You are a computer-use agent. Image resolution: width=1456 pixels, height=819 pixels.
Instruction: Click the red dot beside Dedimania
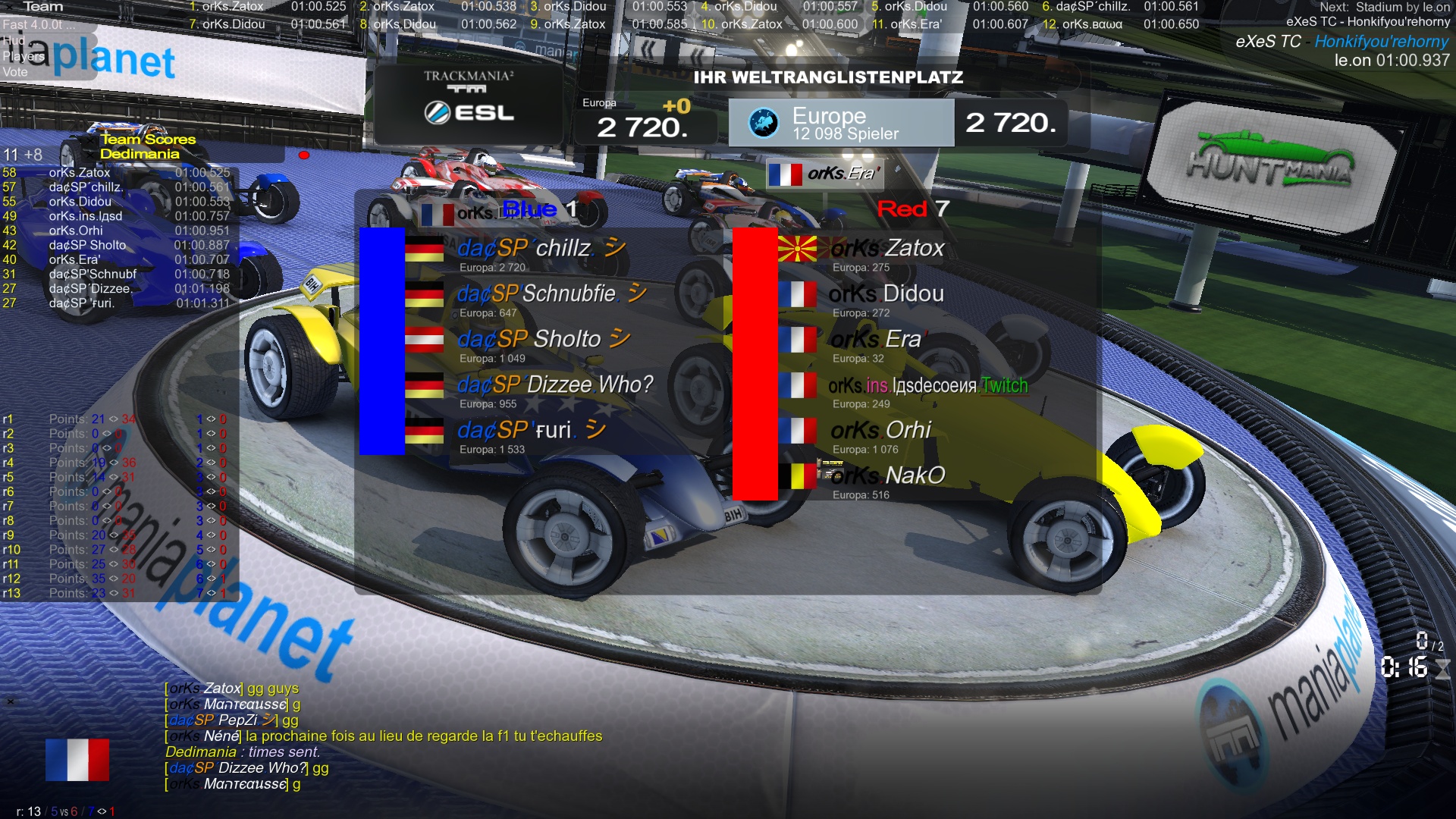pyautogui.click(x=304, y=155)
